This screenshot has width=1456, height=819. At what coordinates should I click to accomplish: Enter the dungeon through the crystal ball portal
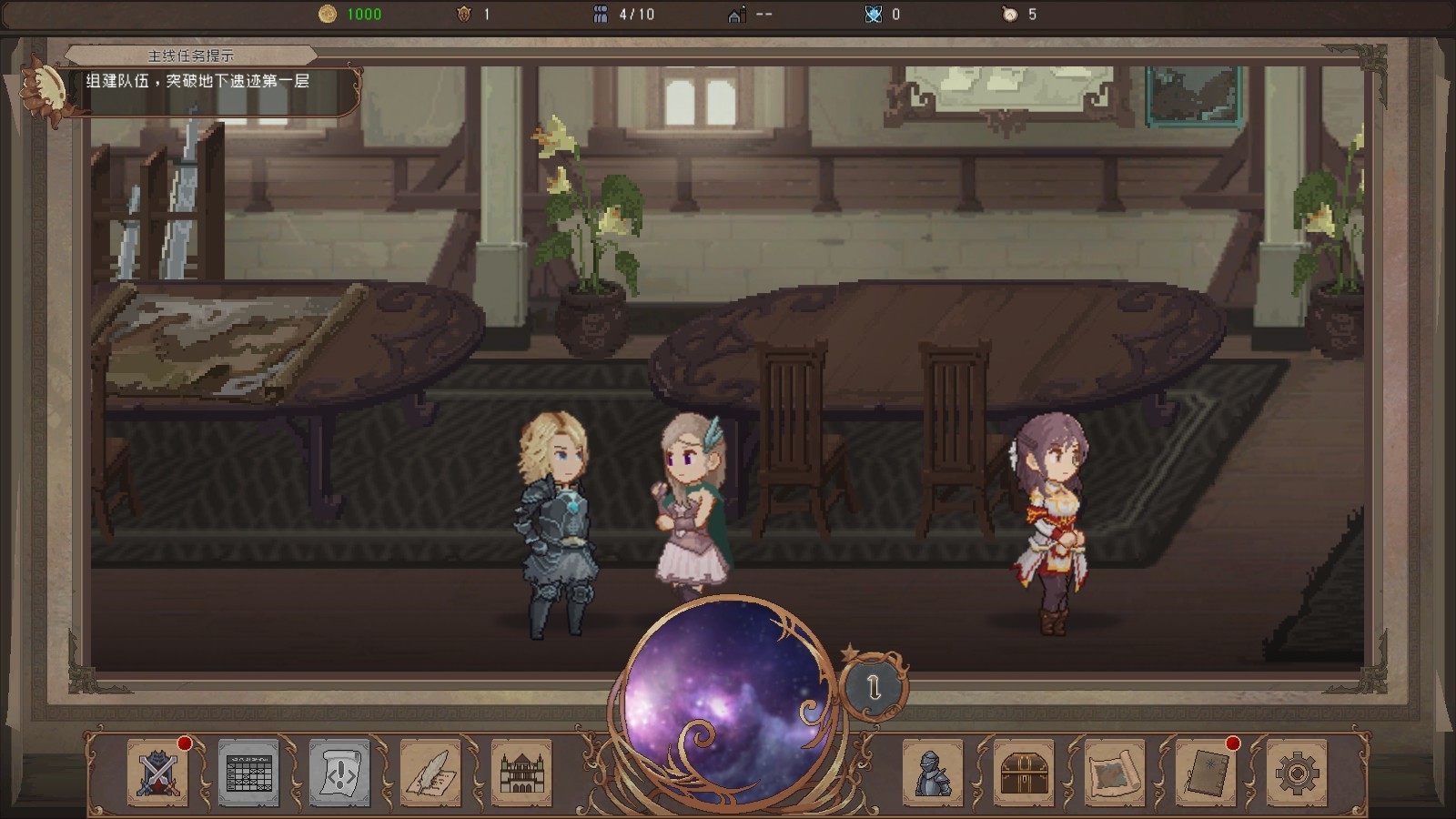click(728, 705)
